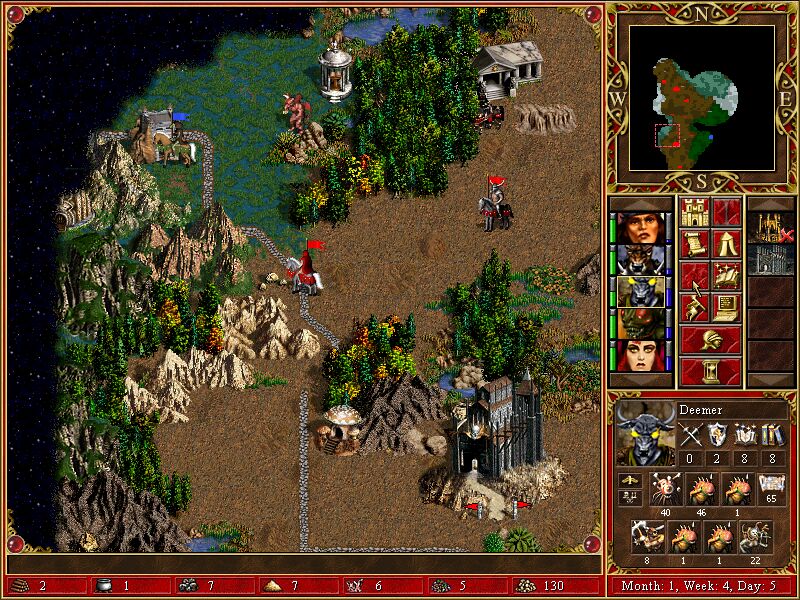This screenshot has width=800, height=600.
Task: Select the next hero with the helmet button
Action: pyautogui.click(x=710, y=340)
